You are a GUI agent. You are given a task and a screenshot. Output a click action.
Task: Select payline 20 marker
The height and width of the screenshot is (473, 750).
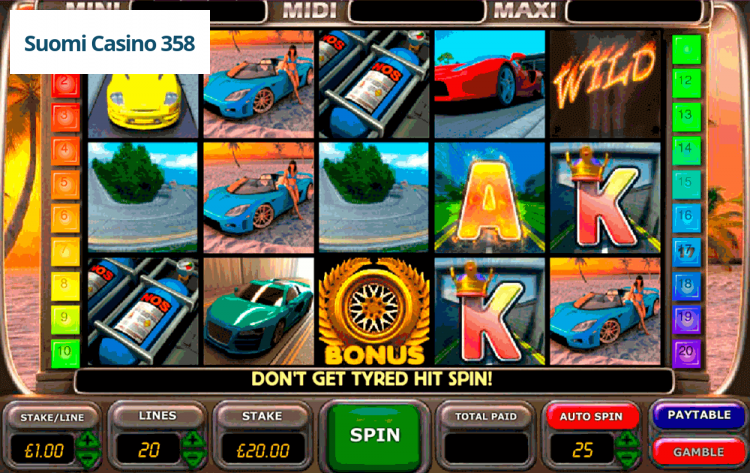pyautogui.click(x=686, y=352)
